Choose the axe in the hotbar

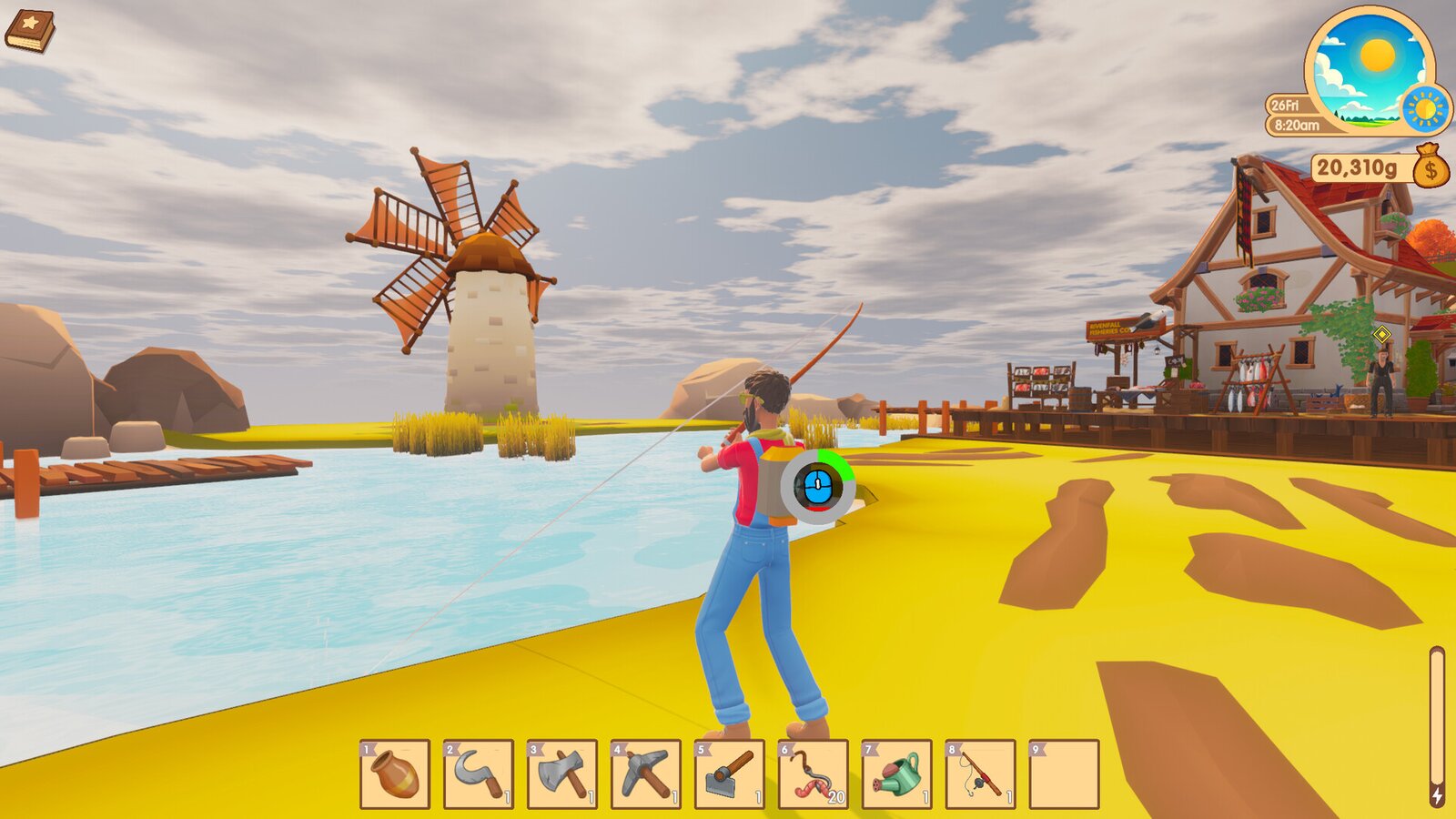pyautogui.click(x=562, y=773)
